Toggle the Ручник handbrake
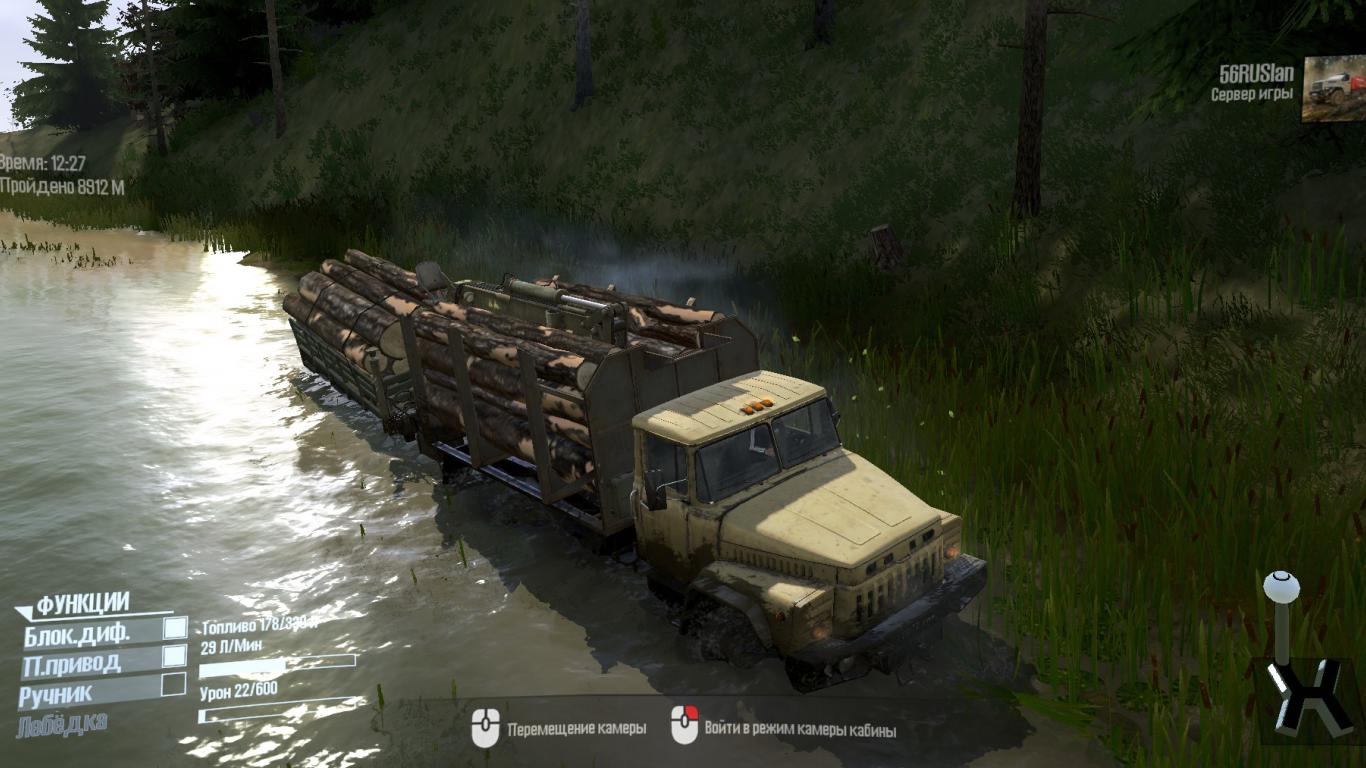This screenshot has width=1366, height=768. click(x=174, y=685)
